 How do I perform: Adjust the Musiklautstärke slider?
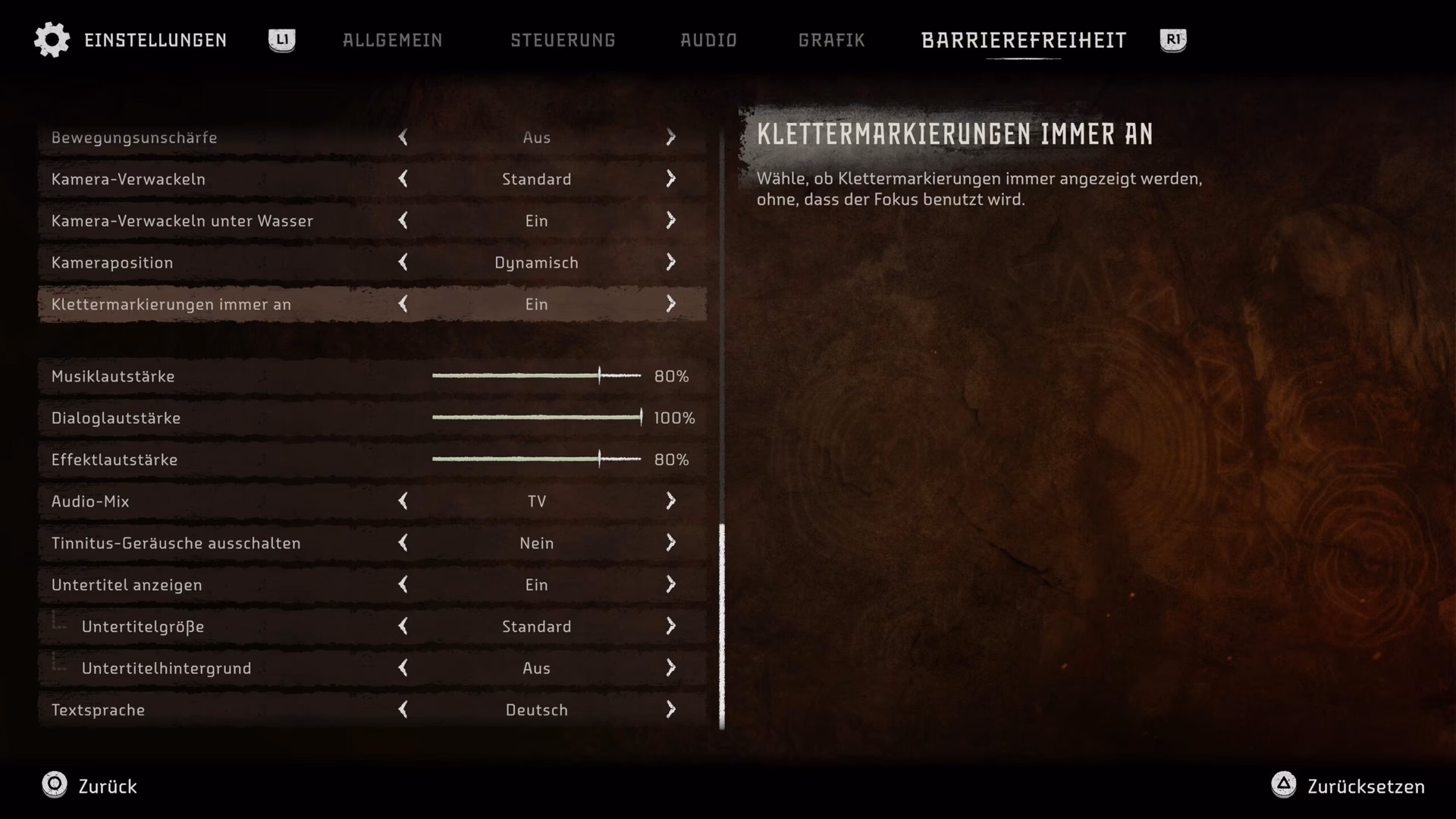click(x=599, y=375)
